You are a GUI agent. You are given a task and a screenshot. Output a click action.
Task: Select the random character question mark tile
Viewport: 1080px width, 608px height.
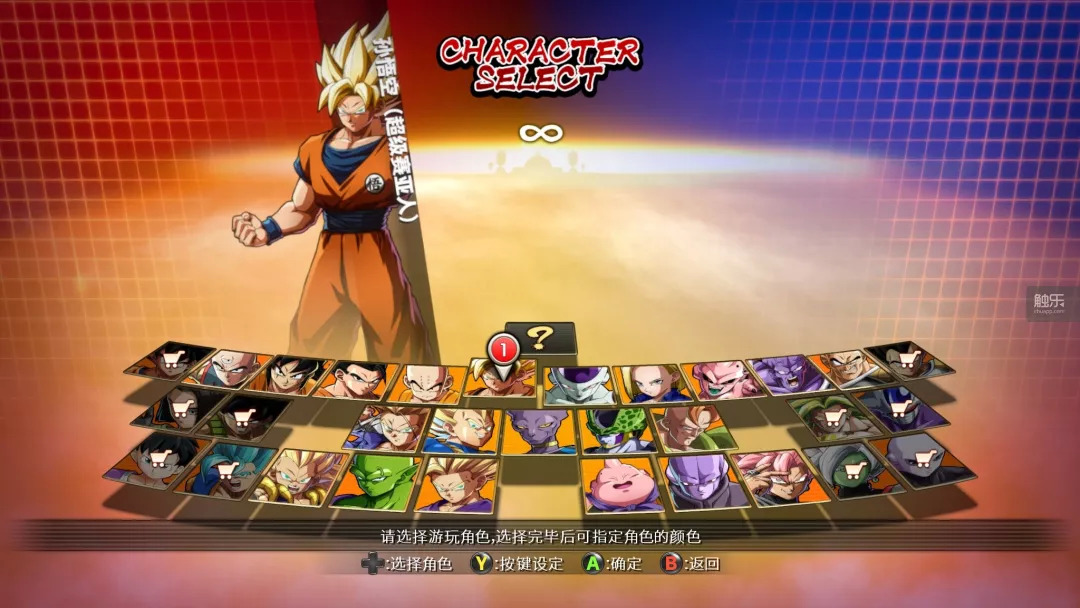(541, 338)
